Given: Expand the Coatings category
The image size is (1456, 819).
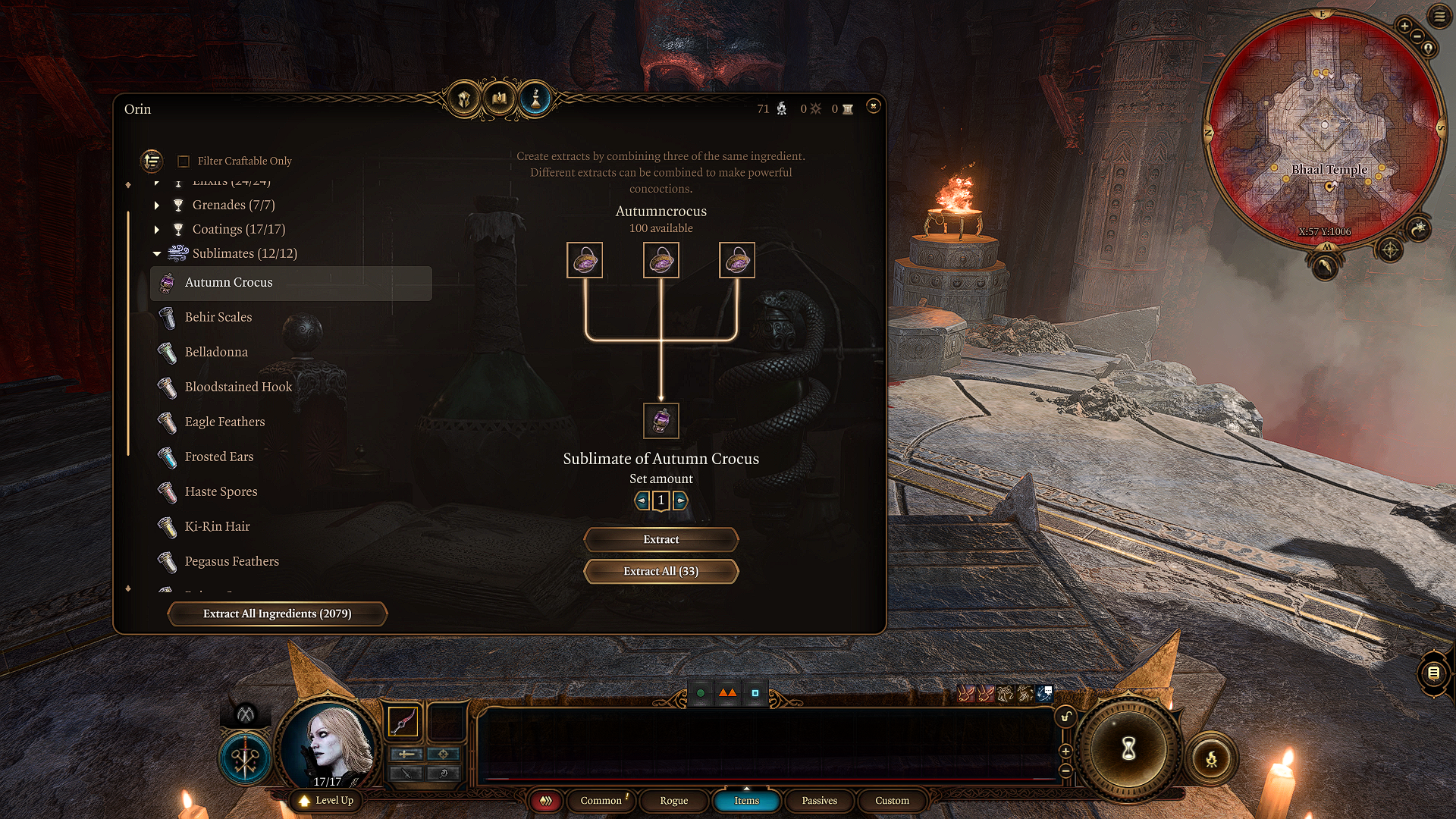Looking at the screenshot, I should click(x=157, y=229).
